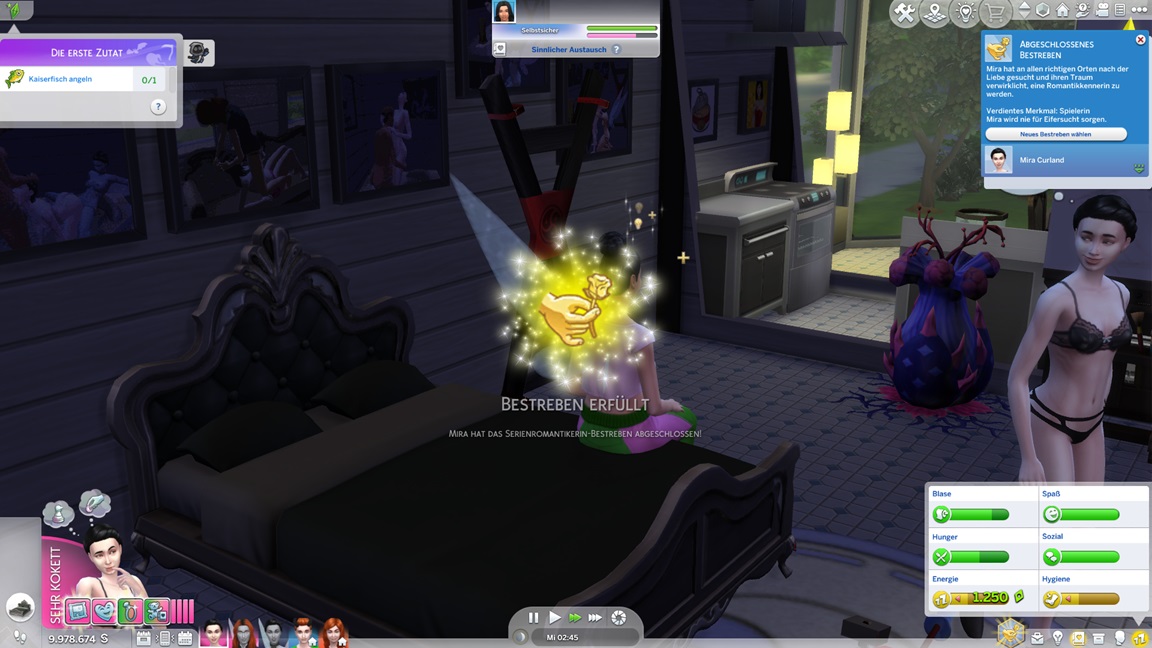
Task: Open Build Mode via the hammer and wrench icon
Action: pyautogui.click(x=904, y=13)
